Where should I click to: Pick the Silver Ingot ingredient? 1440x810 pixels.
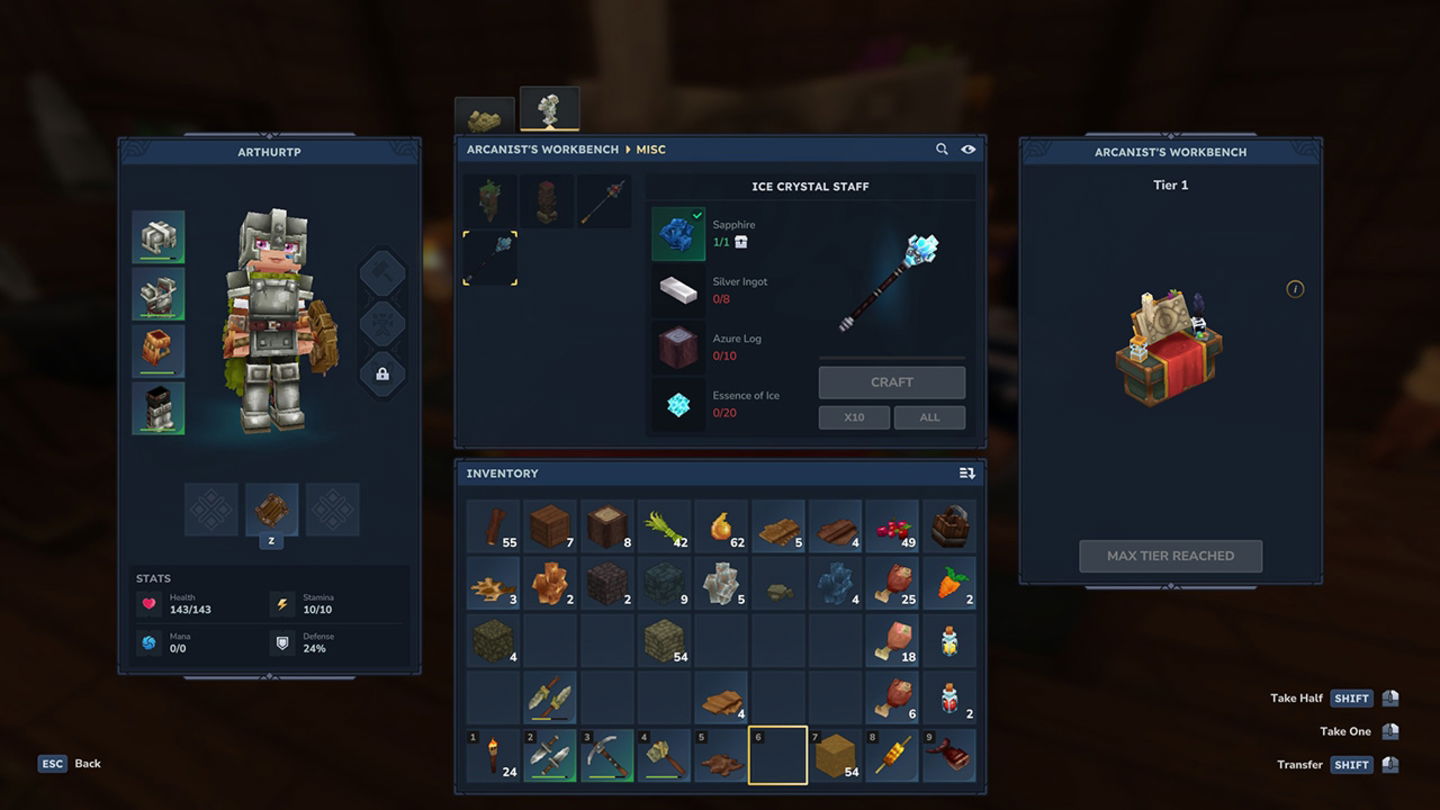(678, 291)
